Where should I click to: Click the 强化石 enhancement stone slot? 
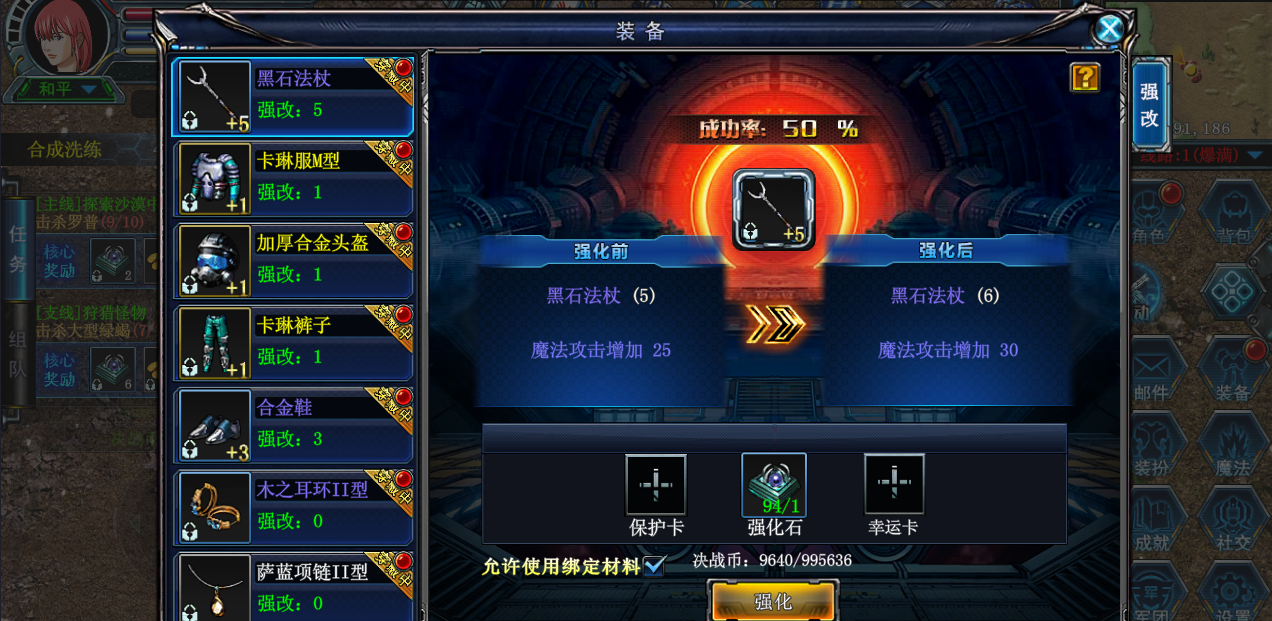click(x=774, y=485)
